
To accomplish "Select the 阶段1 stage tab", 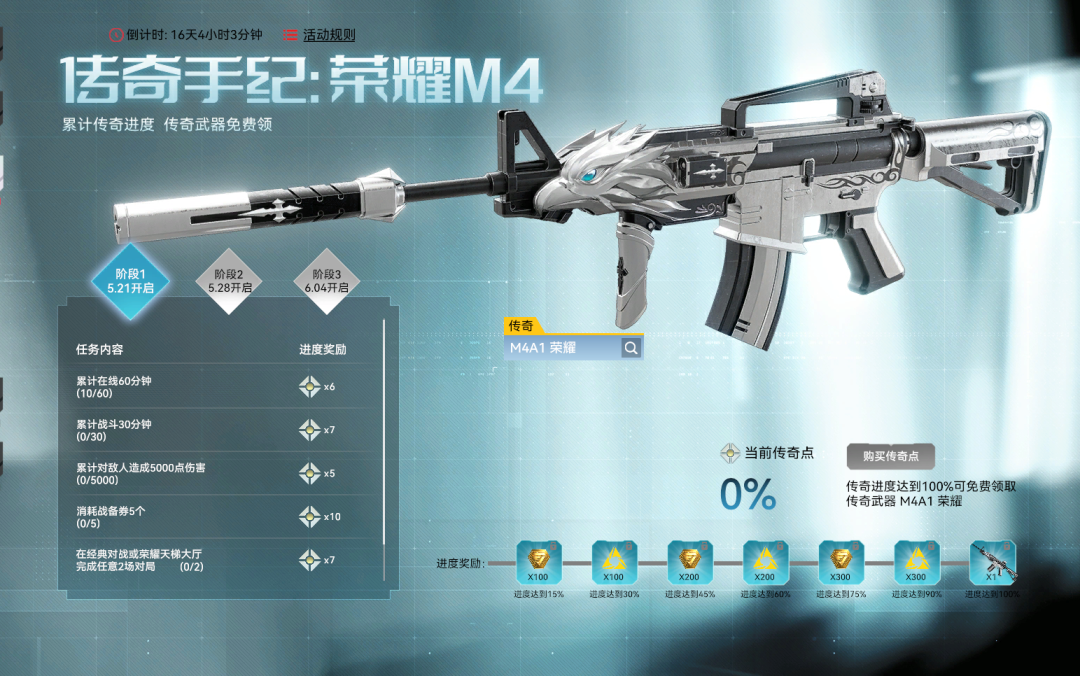I will [x=130, y=280].
